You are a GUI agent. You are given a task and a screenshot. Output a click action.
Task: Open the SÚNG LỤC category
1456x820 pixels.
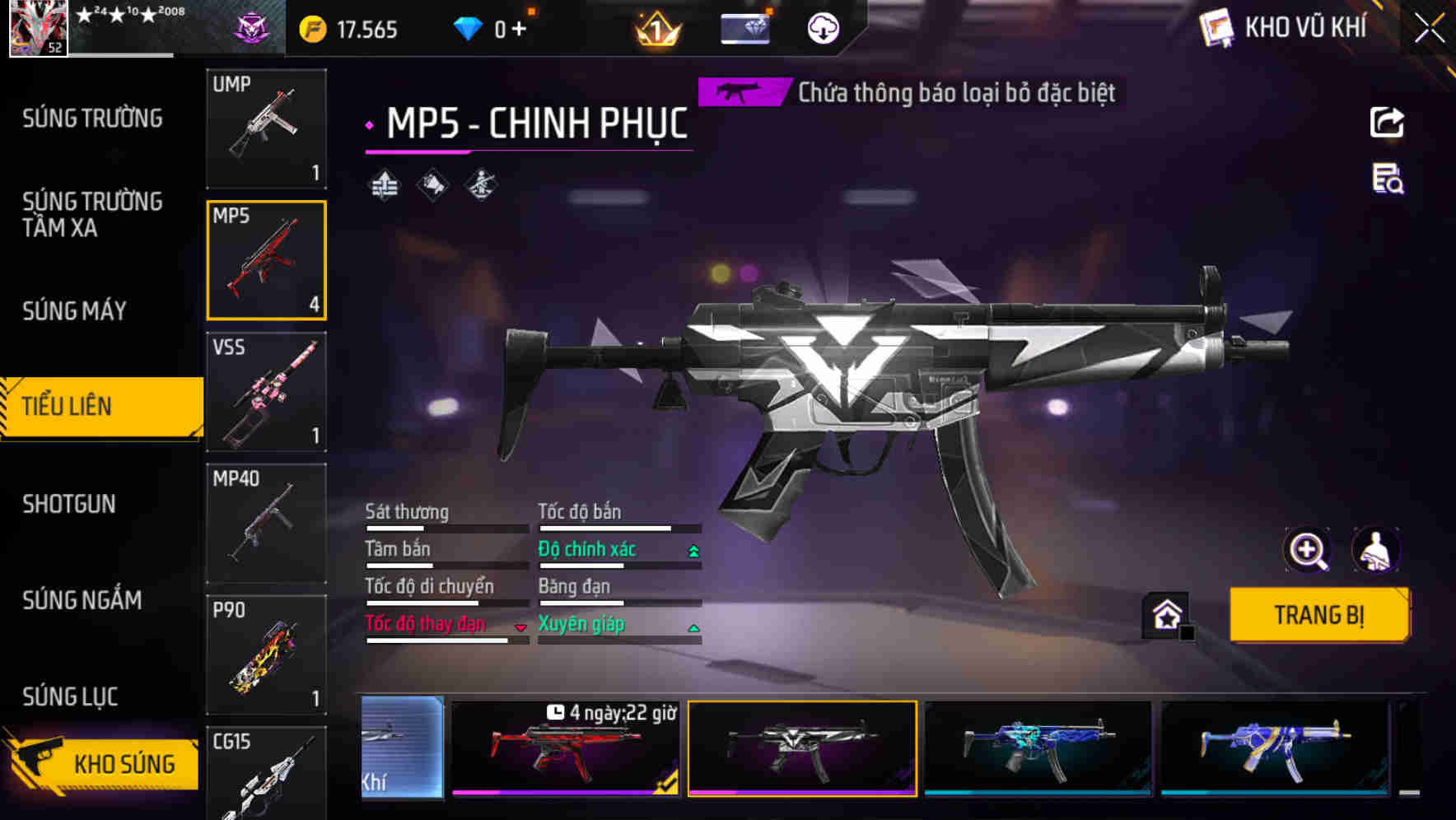tap(70, 697)
